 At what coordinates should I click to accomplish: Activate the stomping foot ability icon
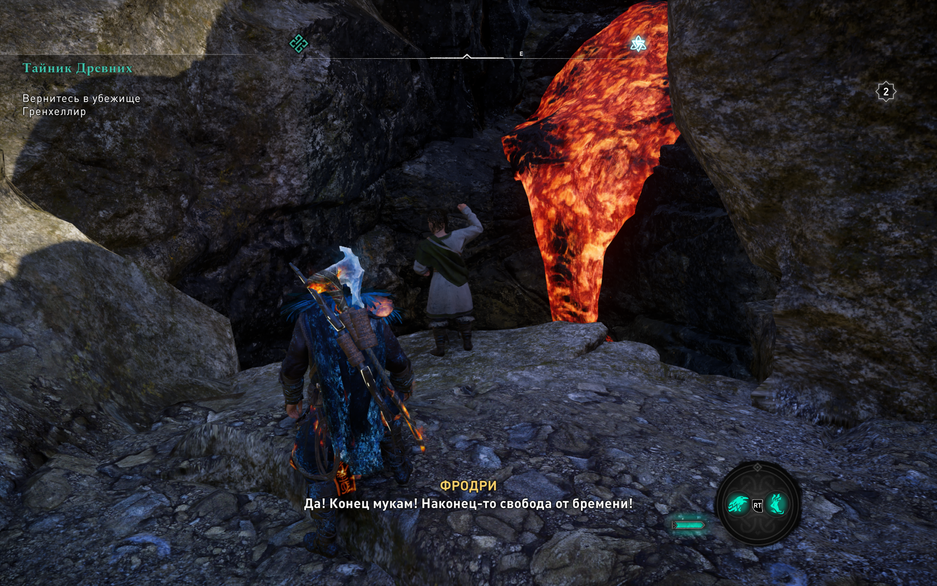776,504
